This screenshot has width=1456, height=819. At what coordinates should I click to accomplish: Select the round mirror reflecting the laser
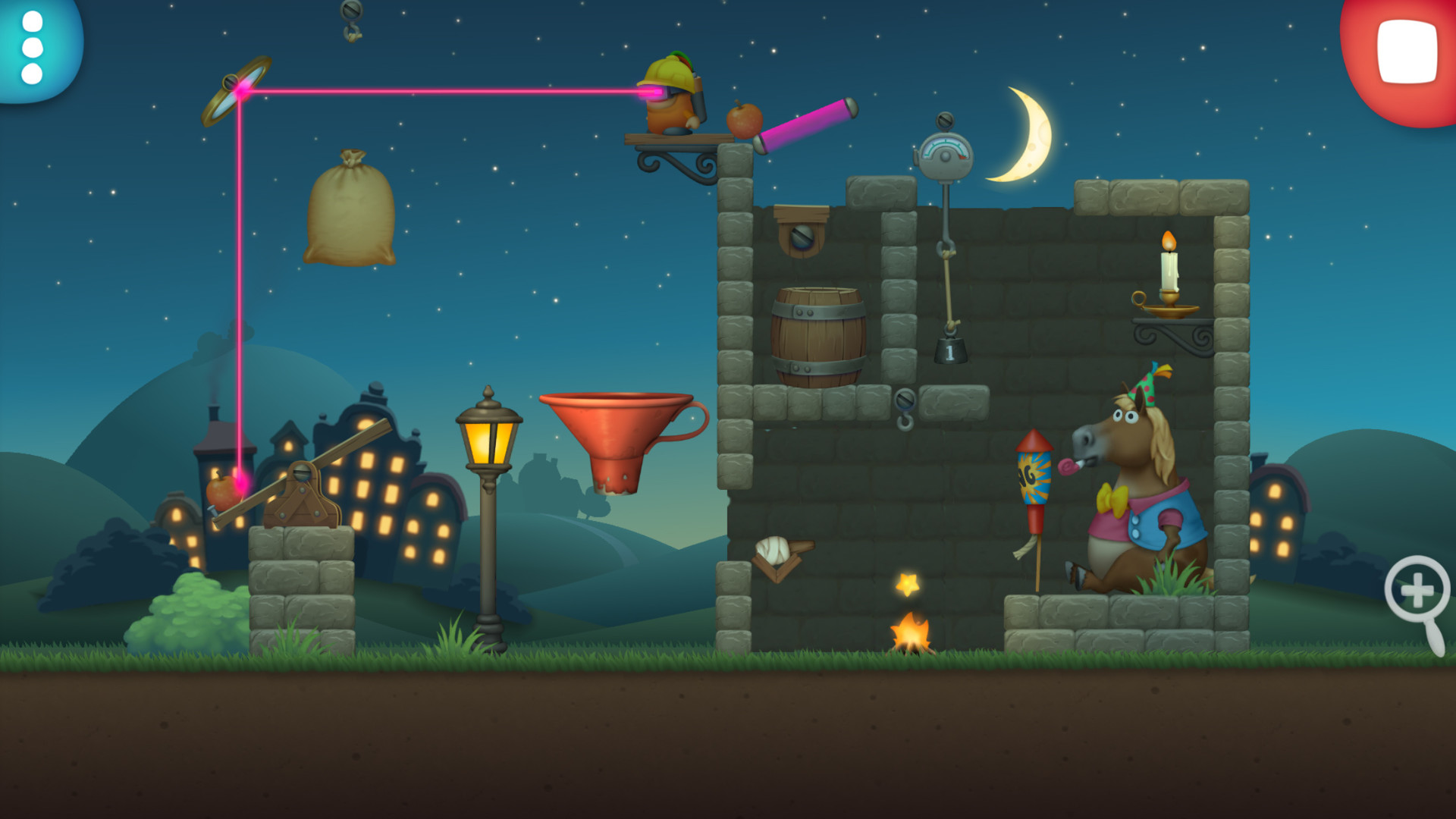[235, 89]
